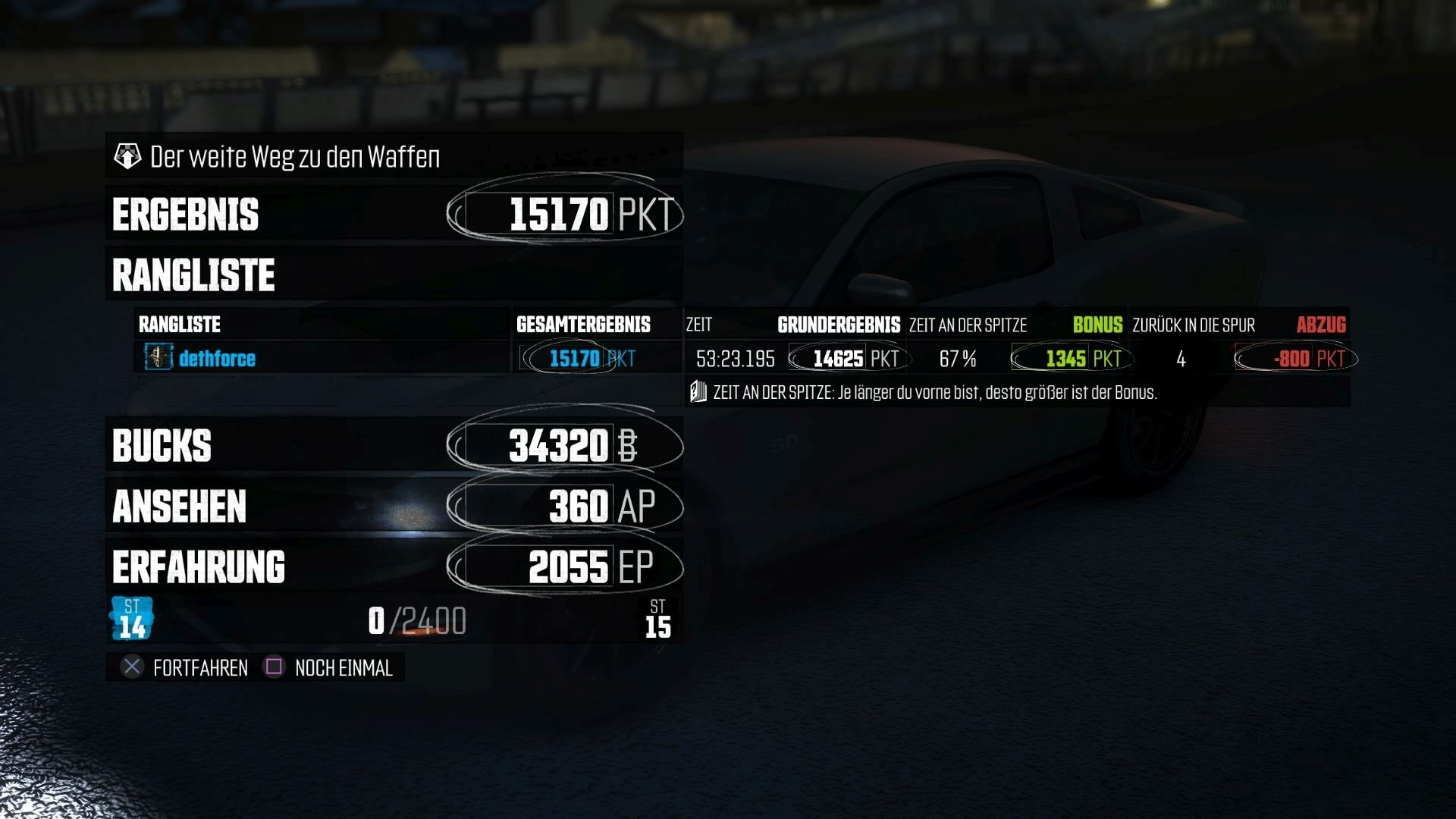The width and height of the screenshot is (1456, 819).
Task: Choose FORTFAHREN to continue
Action: [x=201, y=668]
